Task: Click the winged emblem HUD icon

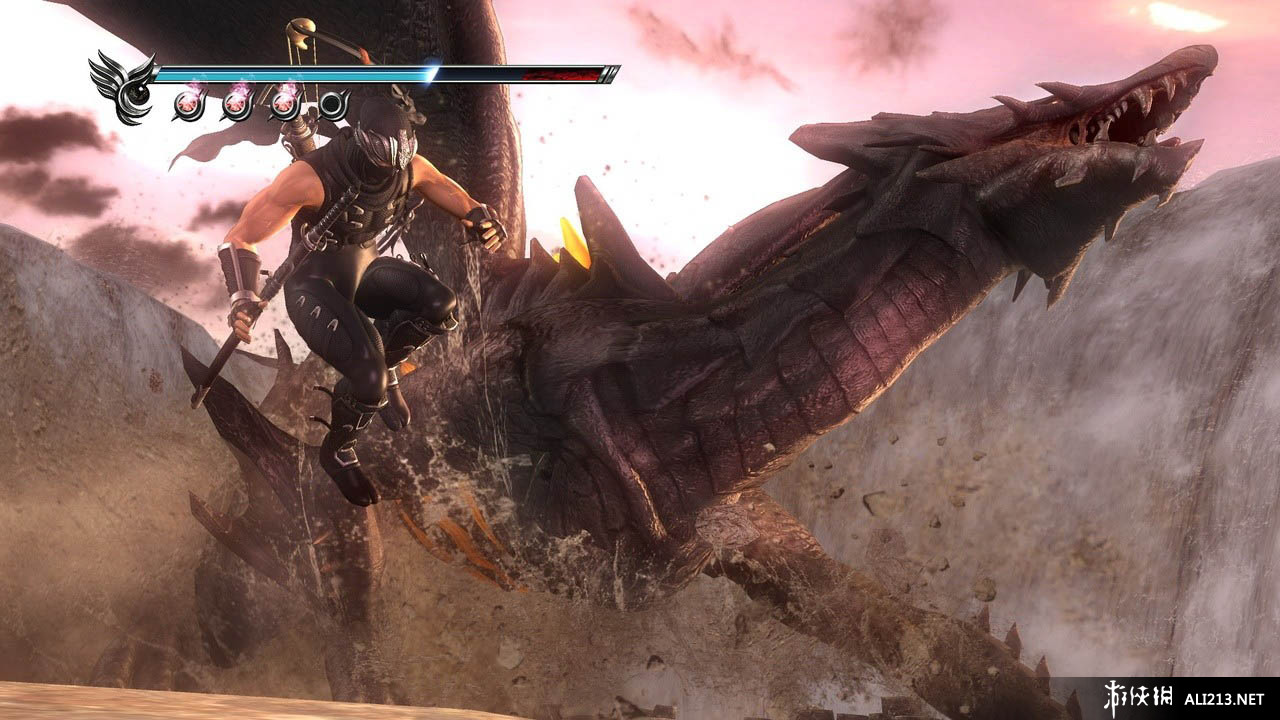Action: point(123,87)
